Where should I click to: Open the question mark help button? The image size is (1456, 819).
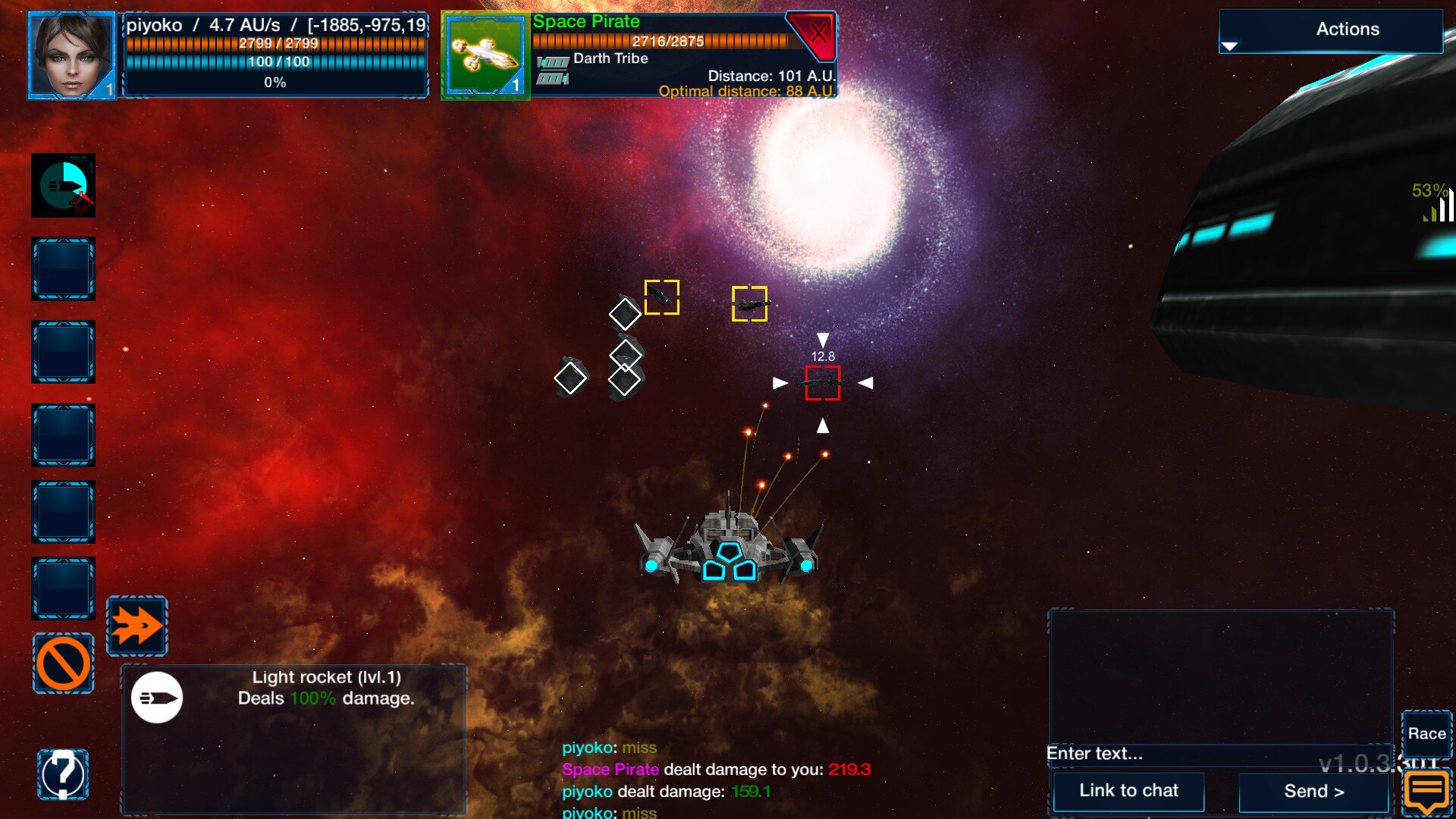click(x=63, y=774)
